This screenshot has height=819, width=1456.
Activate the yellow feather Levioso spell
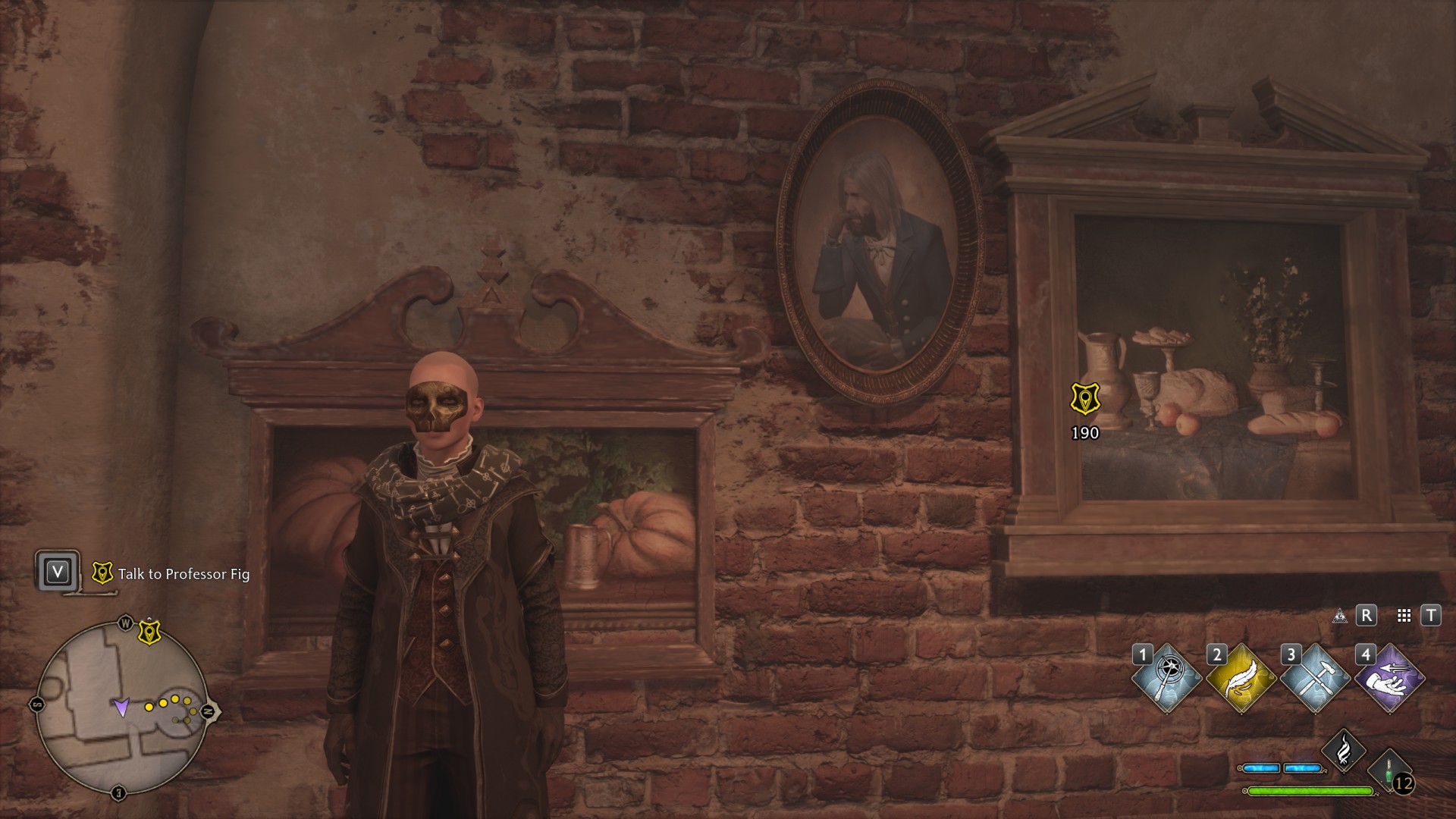(1241, 679)
